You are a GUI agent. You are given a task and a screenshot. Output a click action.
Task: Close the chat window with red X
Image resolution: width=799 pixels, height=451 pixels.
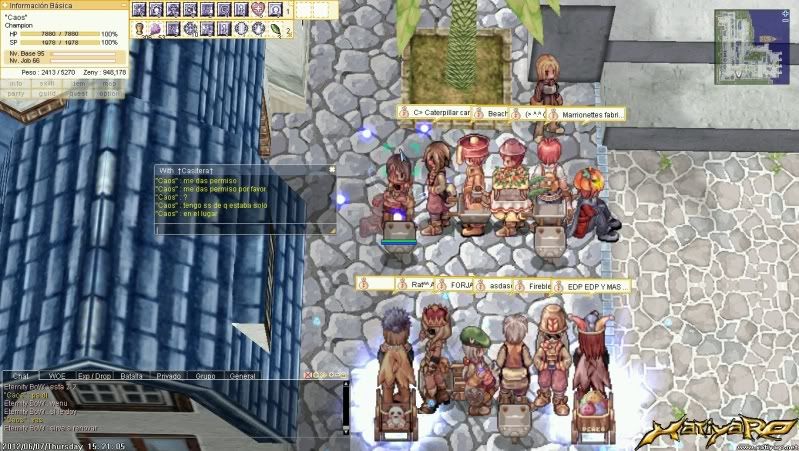click(309, 376)
